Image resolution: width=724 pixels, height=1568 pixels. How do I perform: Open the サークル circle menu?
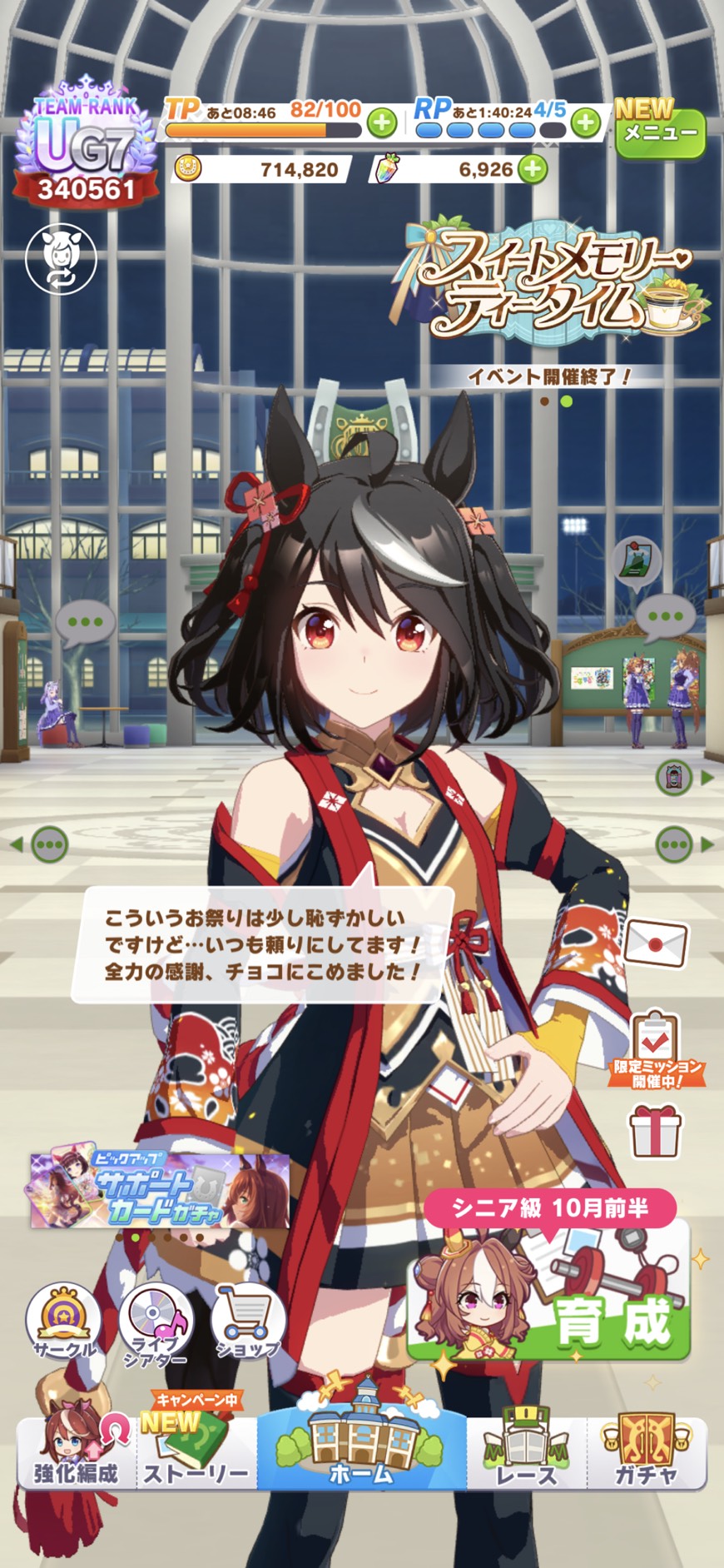point(64,1322)
